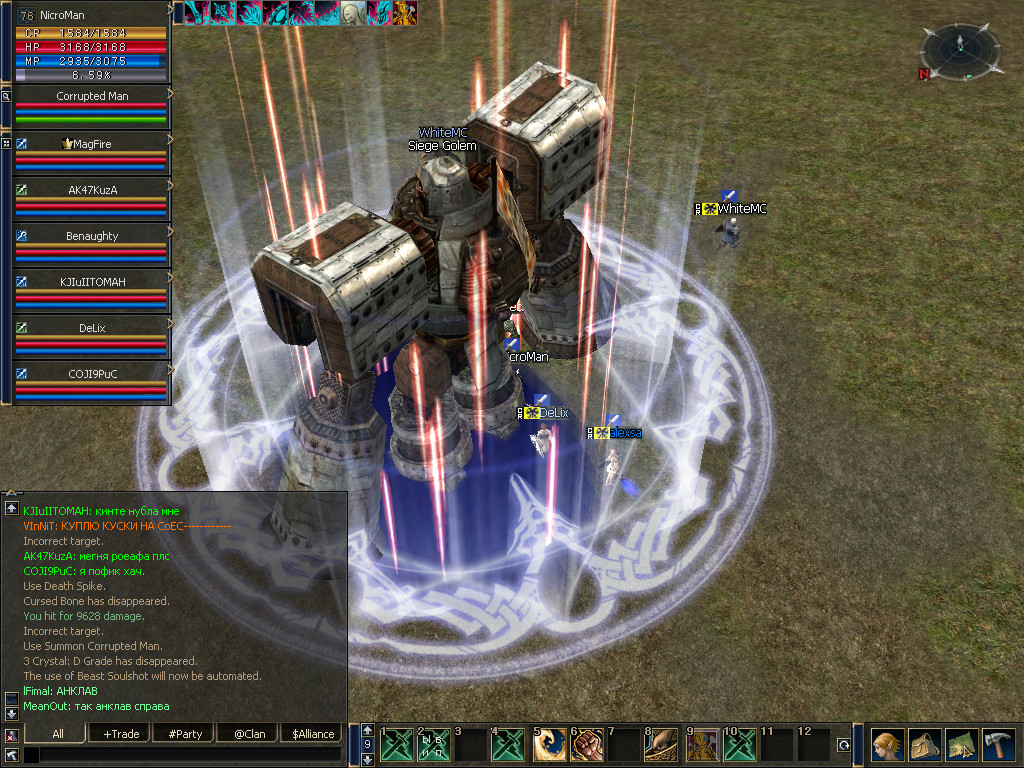Open the inventory bag icon

tap(924, 745)
